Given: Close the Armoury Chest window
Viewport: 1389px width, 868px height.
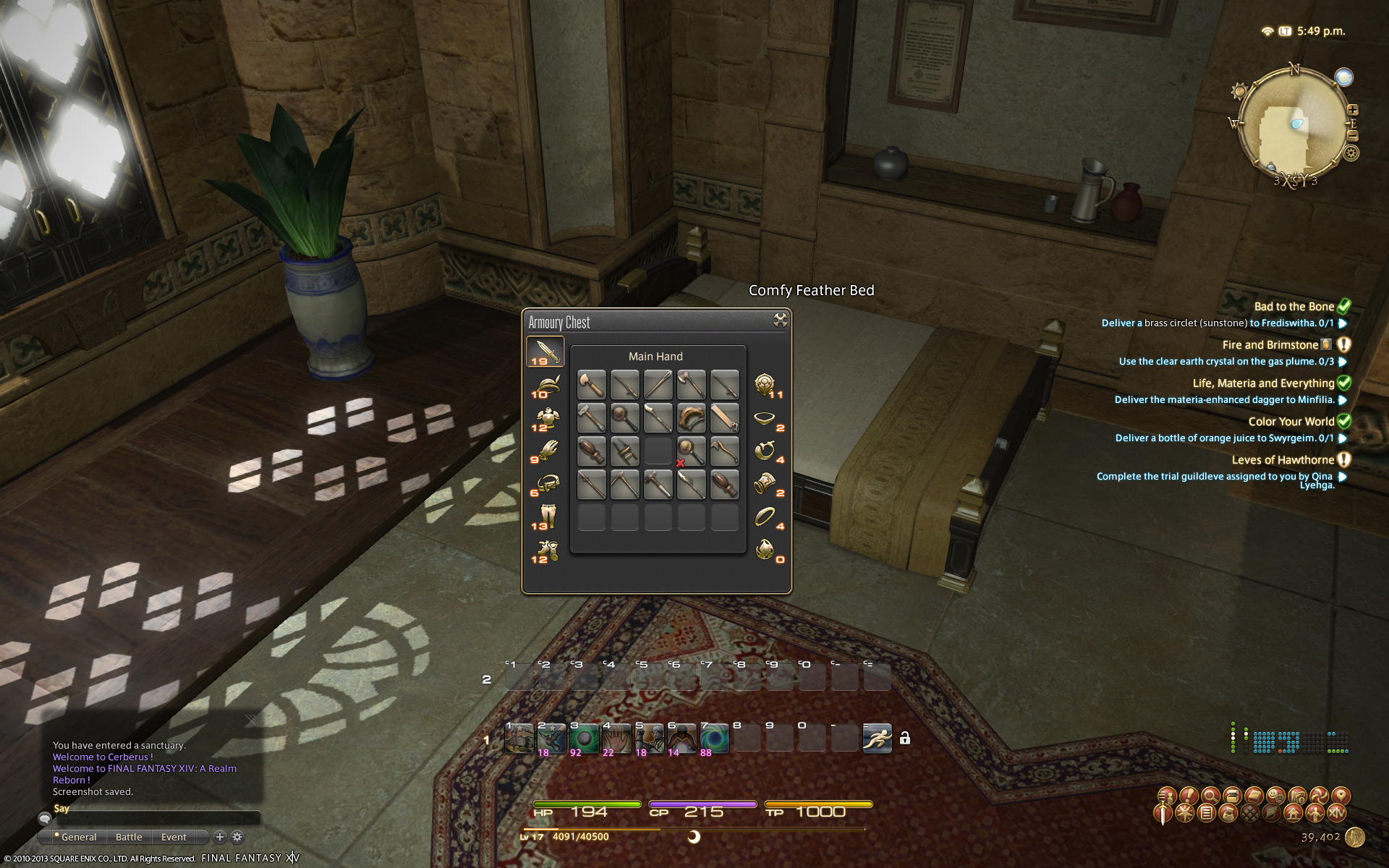Looking at the screenshot, I should click(780, 320).
